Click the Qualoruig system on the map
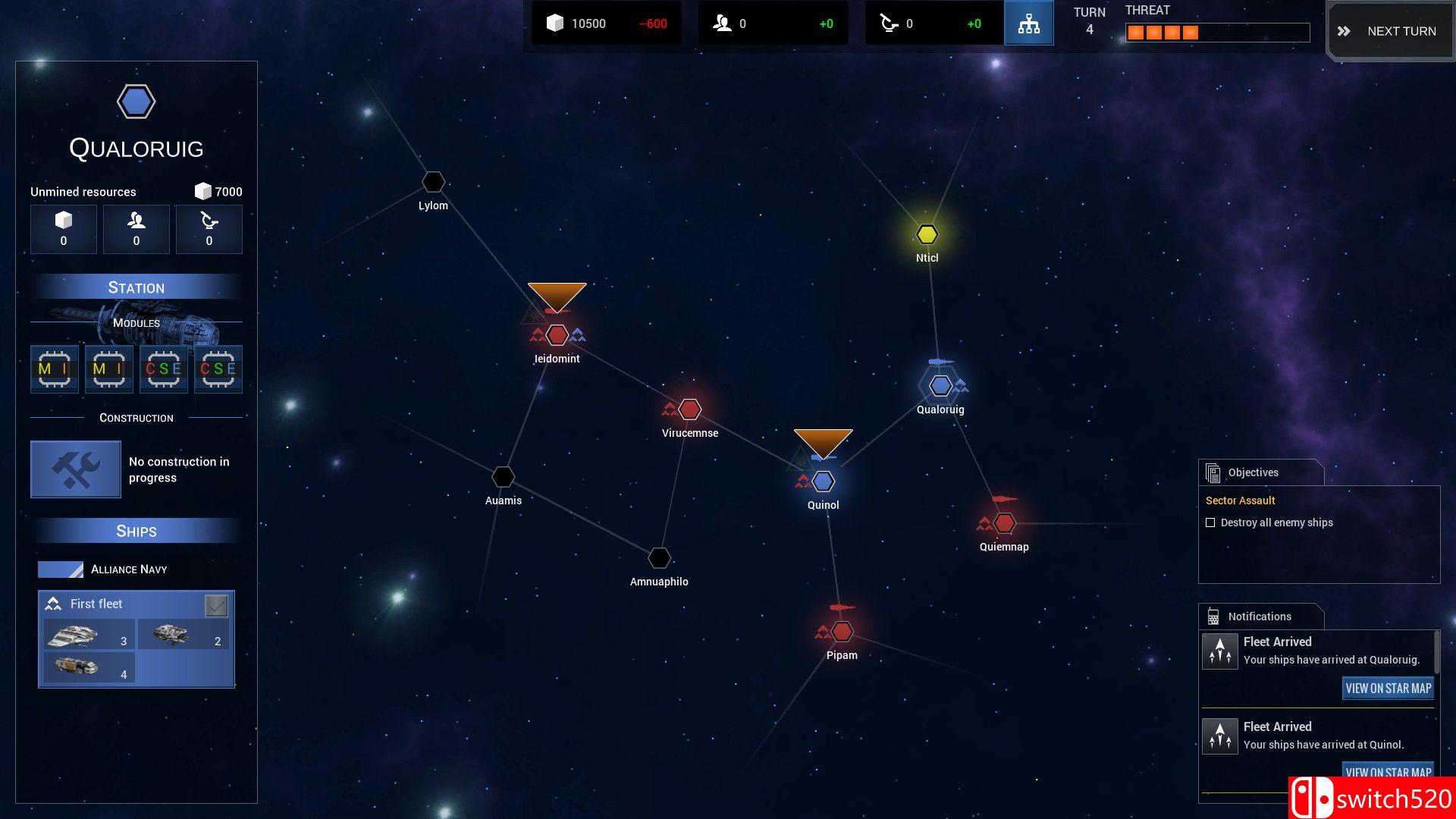 (x=940, y=386)
